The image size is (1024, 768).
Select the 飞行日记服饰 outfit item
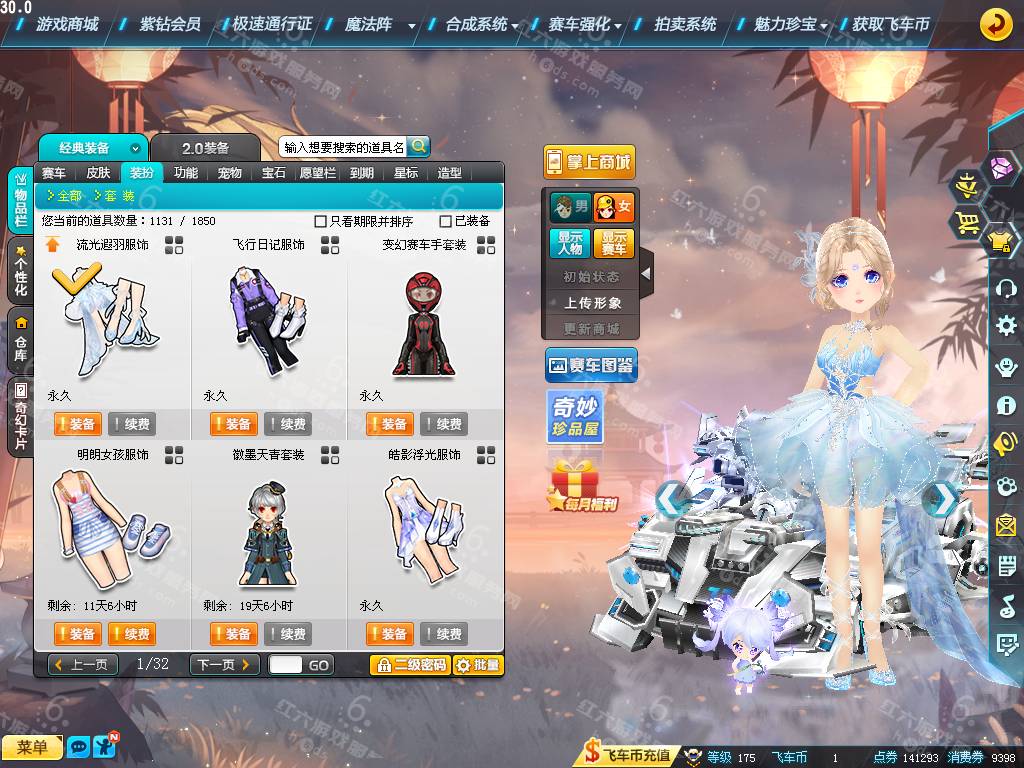(x=268, y=311)
